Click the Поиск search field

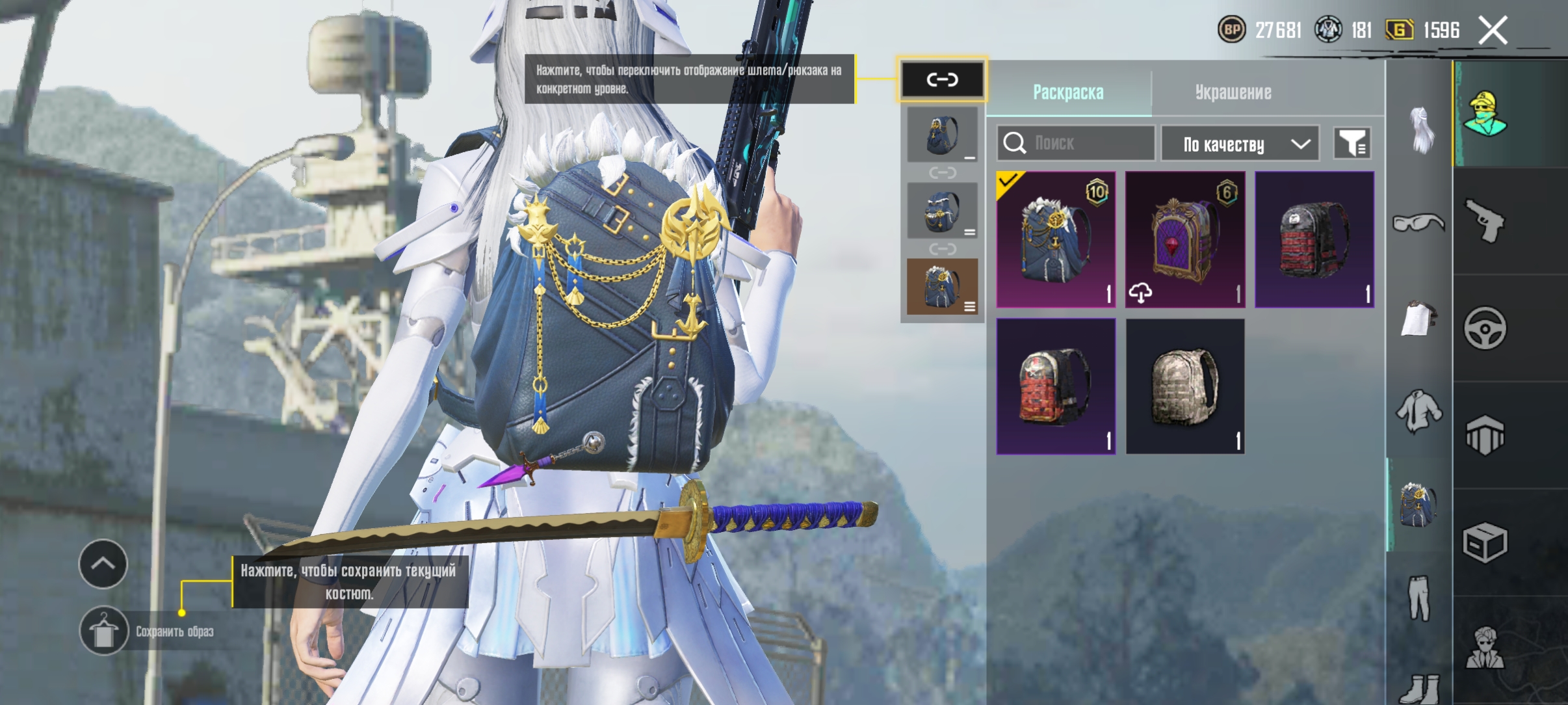[1076, 143]
